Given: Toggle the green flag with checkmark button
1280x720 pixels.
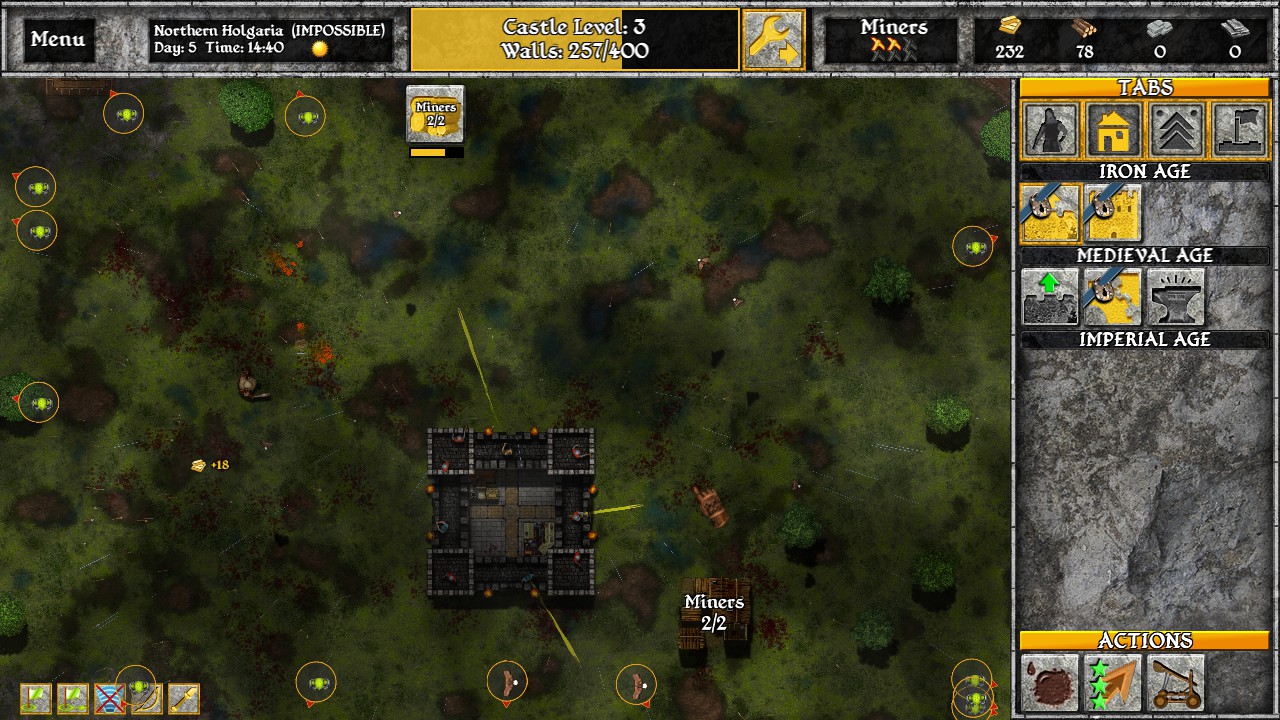Looking at the screenshot, I should point(71,698).
